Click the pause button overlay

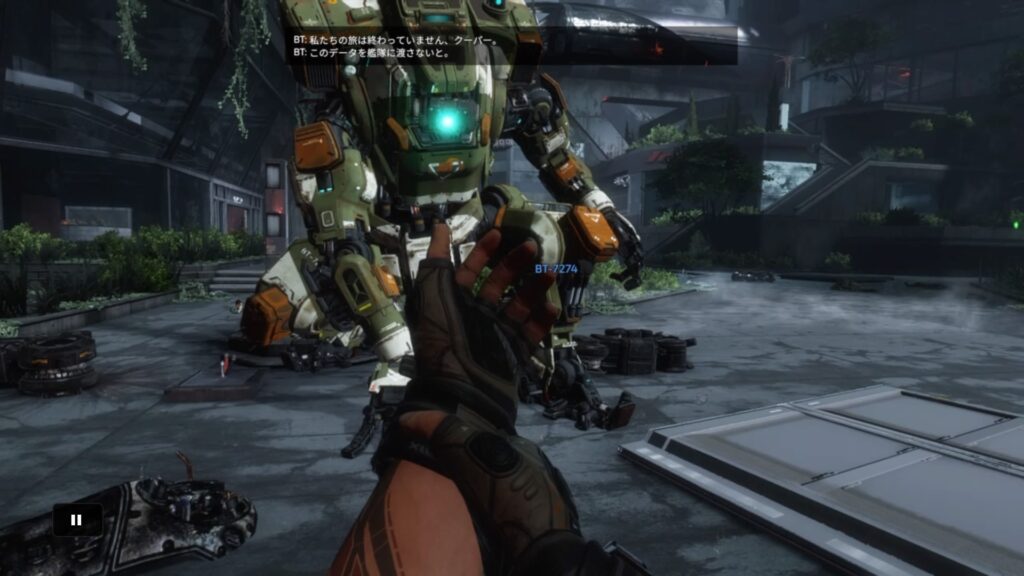[x=77, y=520]
